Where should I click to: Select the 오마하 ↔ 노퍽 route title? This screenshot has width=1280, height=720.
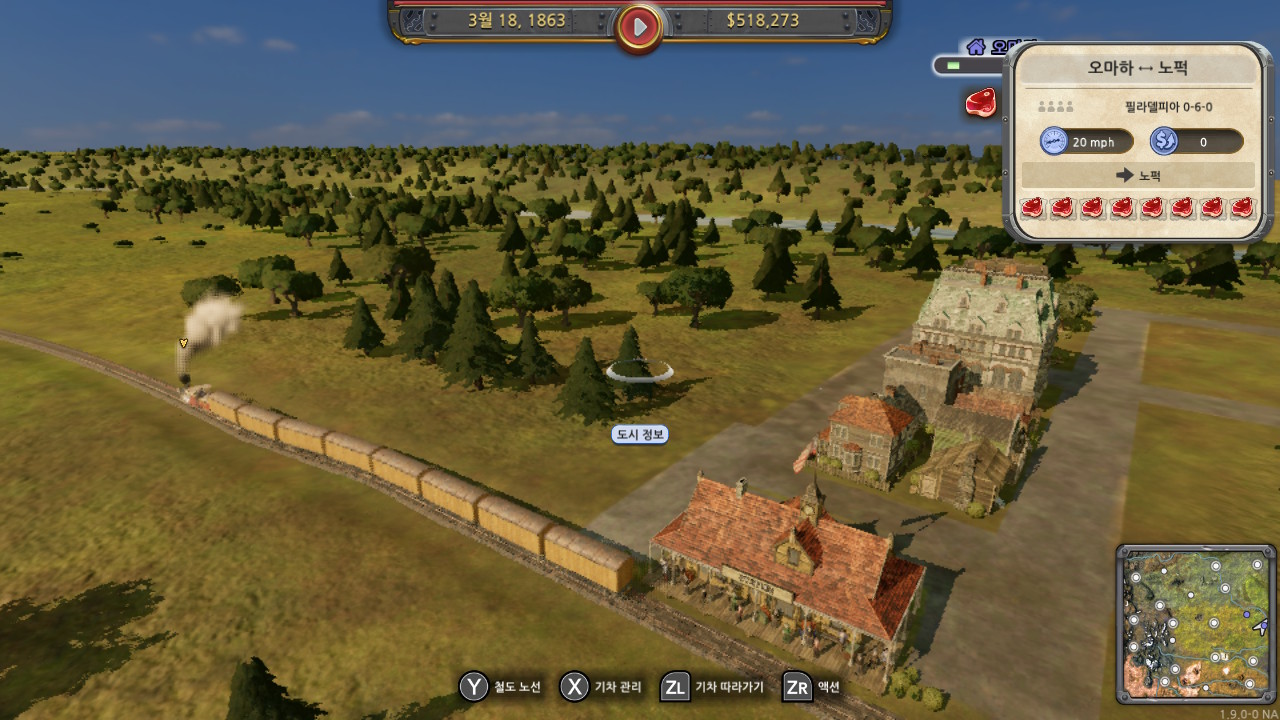click(1138, 69)
